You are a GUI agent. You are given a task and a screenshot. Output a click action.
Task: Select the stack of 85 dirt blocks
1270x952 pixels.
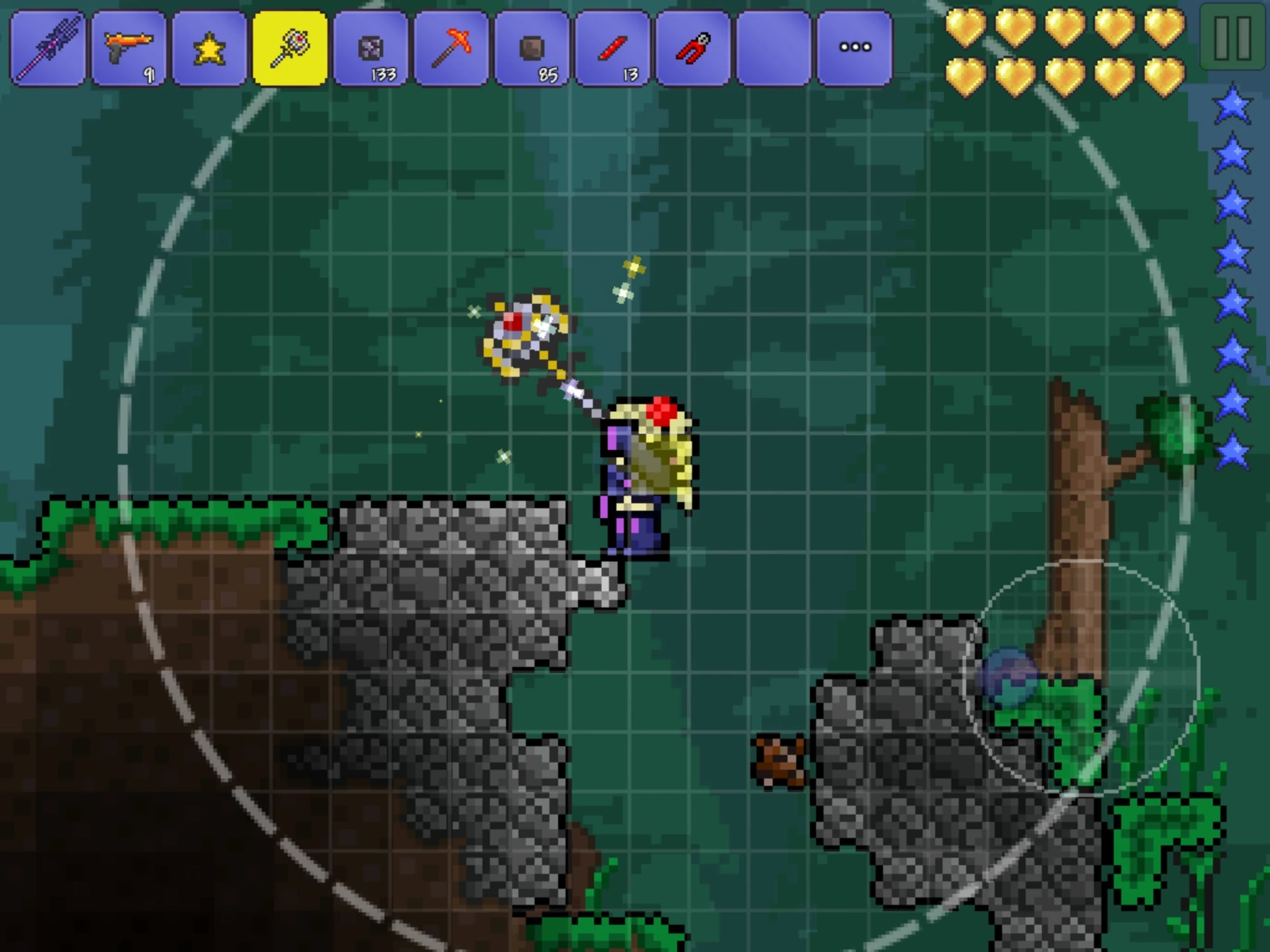[x=533, y=46]
